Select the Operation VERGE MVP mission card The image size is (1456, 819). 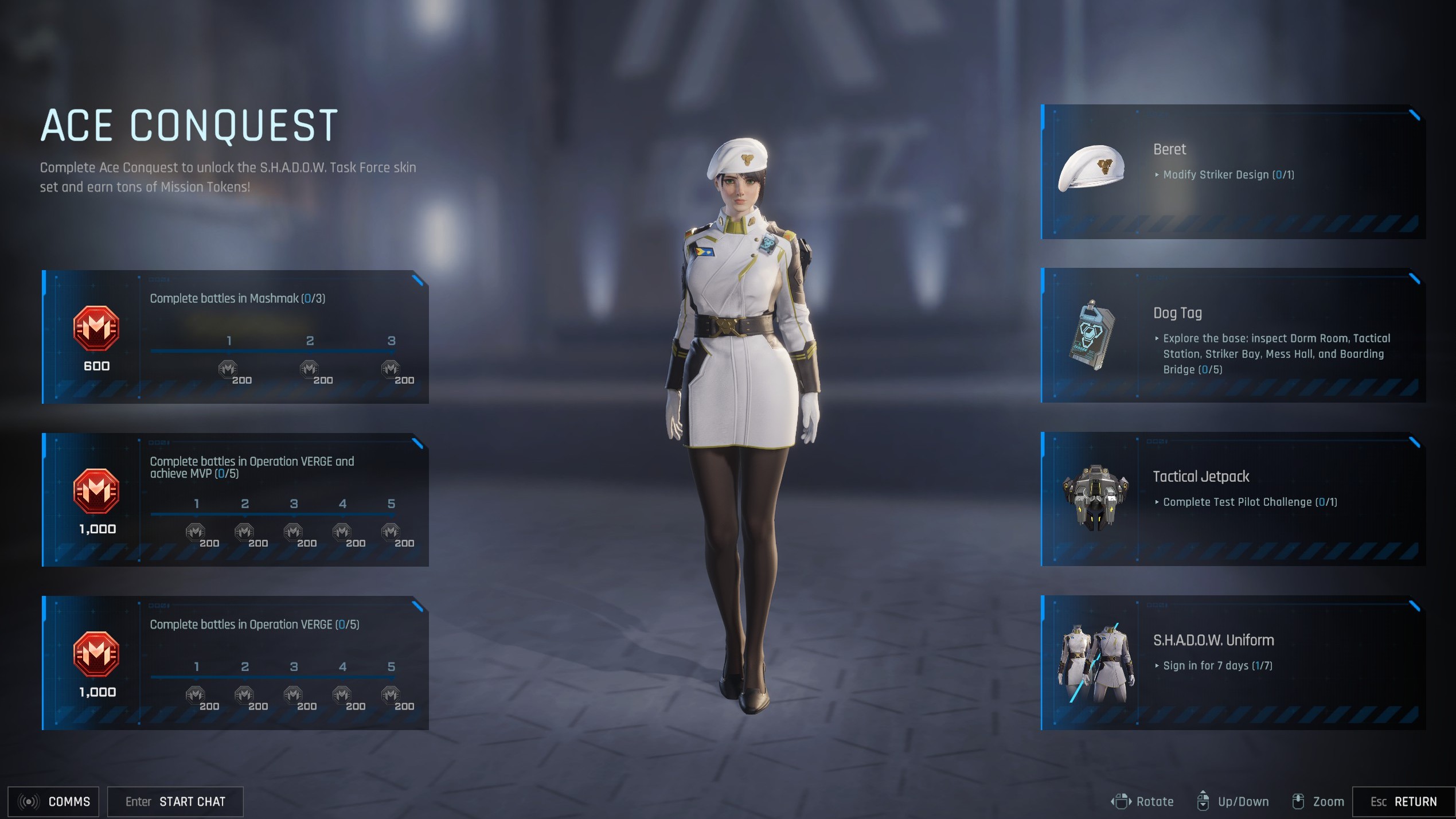point(235,500)
